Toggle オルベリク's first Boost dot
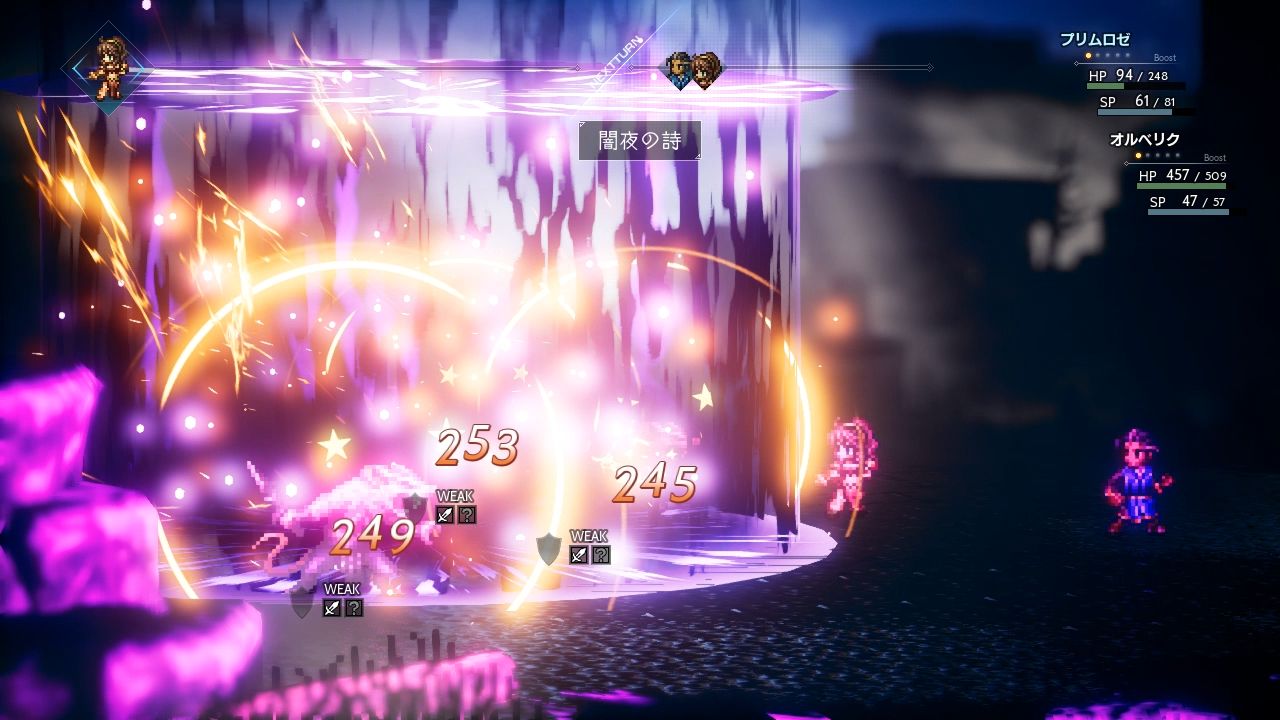The height and width of the screenshot is (720, 1280). pos(1138,156)
